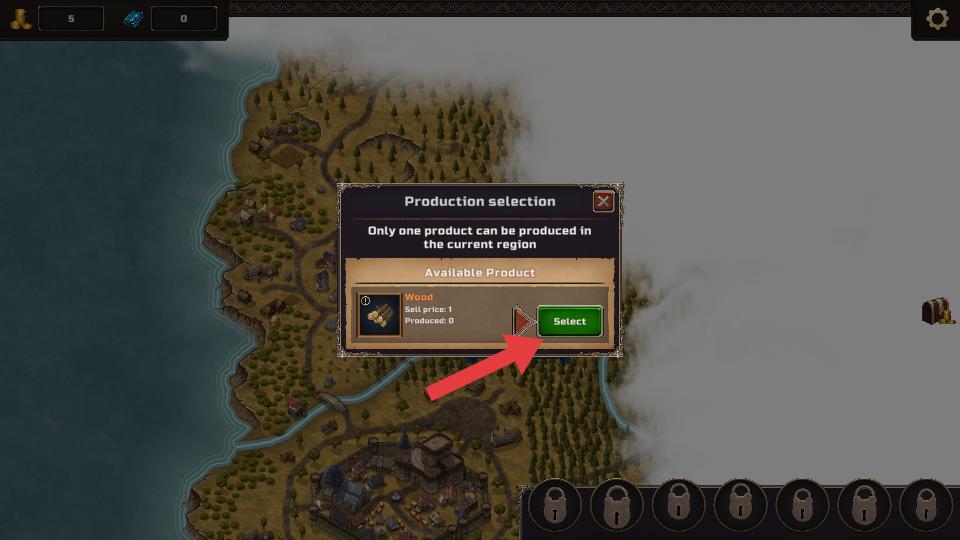
Task: Click the Wood product thumbnail
Action: coord(379,315)
